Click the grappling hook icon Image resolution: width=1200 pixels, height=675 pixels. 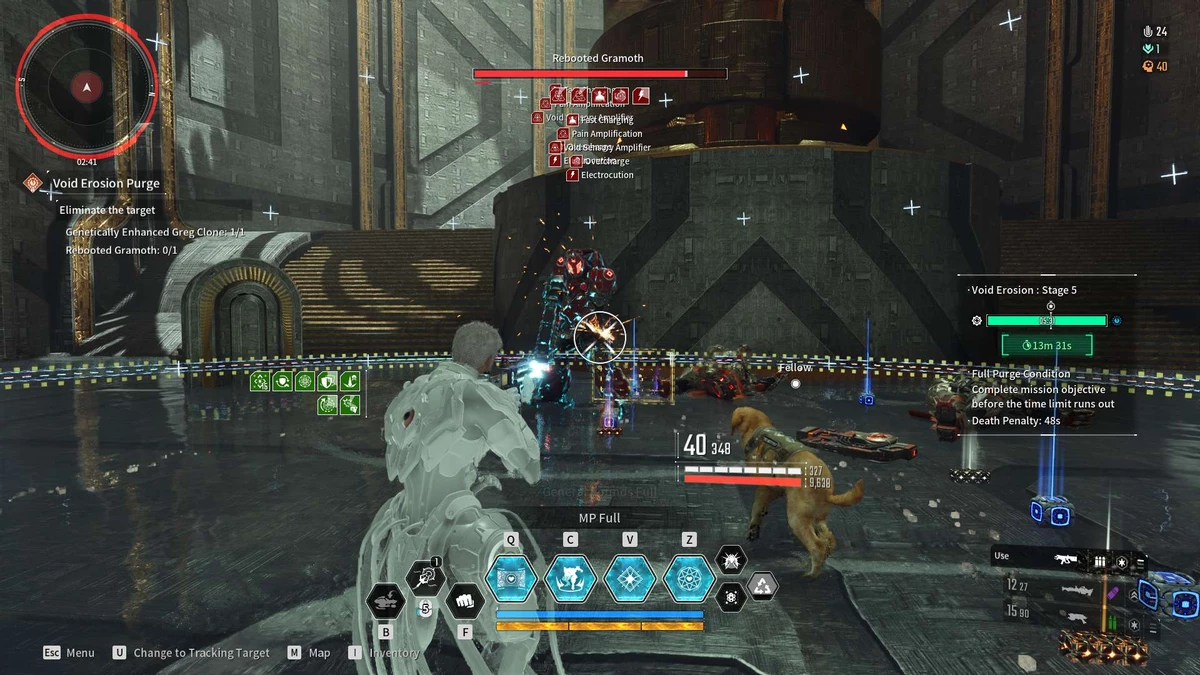[426, 578]
